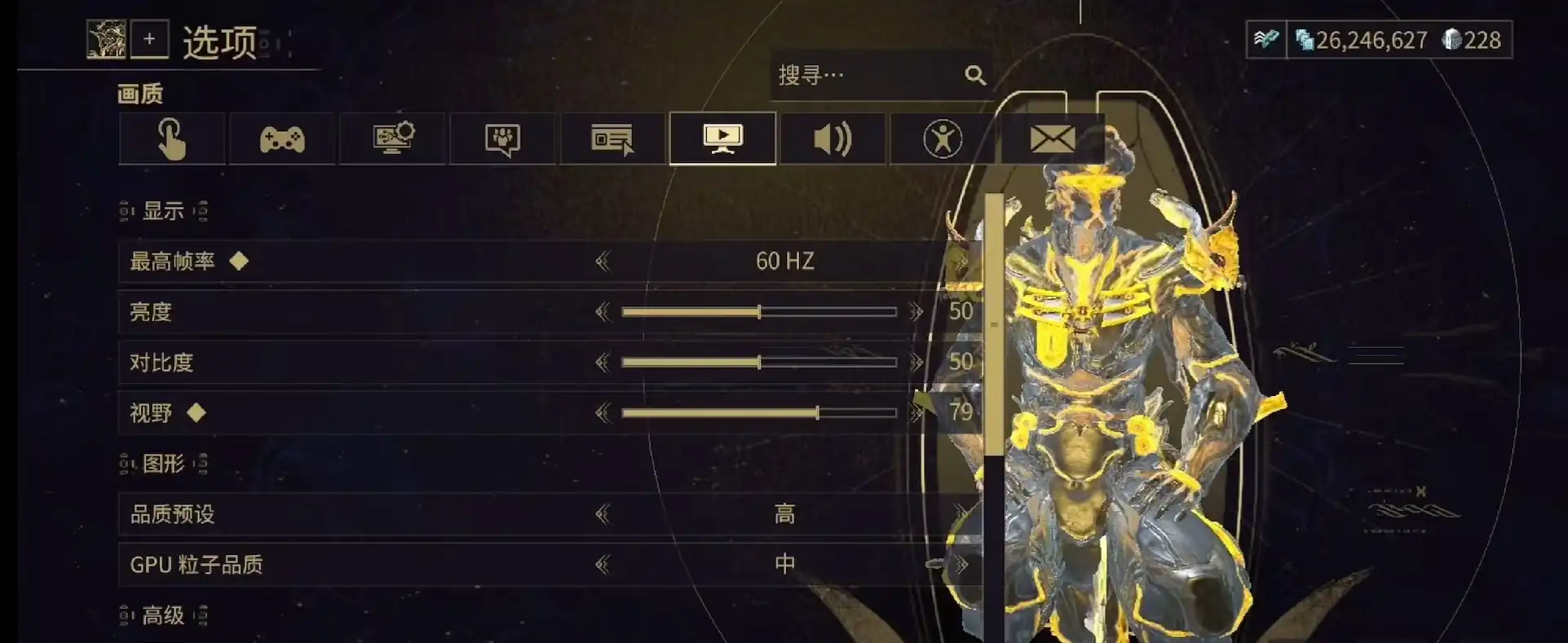Increase 品质预设 with the right arrow
The height and width of the screenshot is (643, 1568).
click(964, 513)
